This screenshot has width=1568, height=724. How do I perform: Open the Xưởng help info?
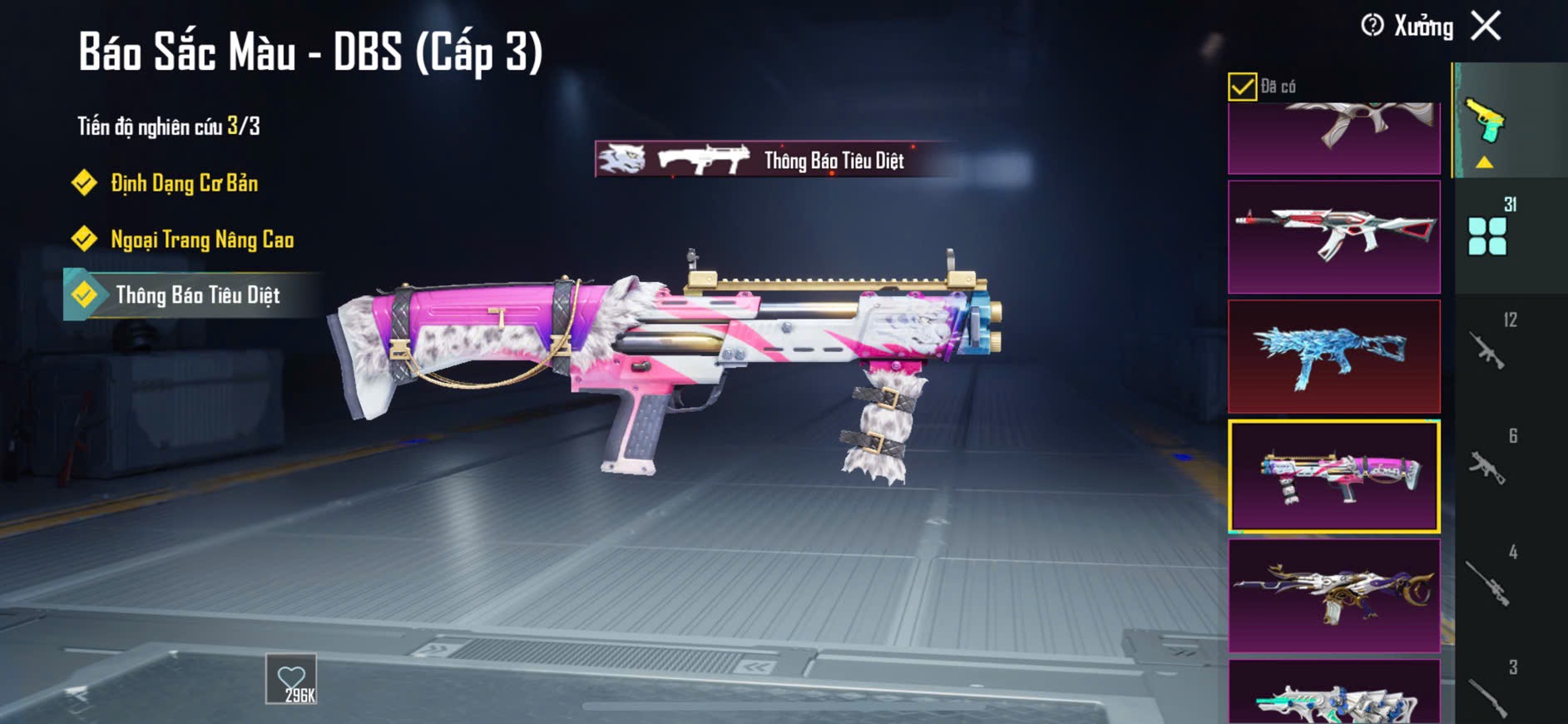(1373, 26)
